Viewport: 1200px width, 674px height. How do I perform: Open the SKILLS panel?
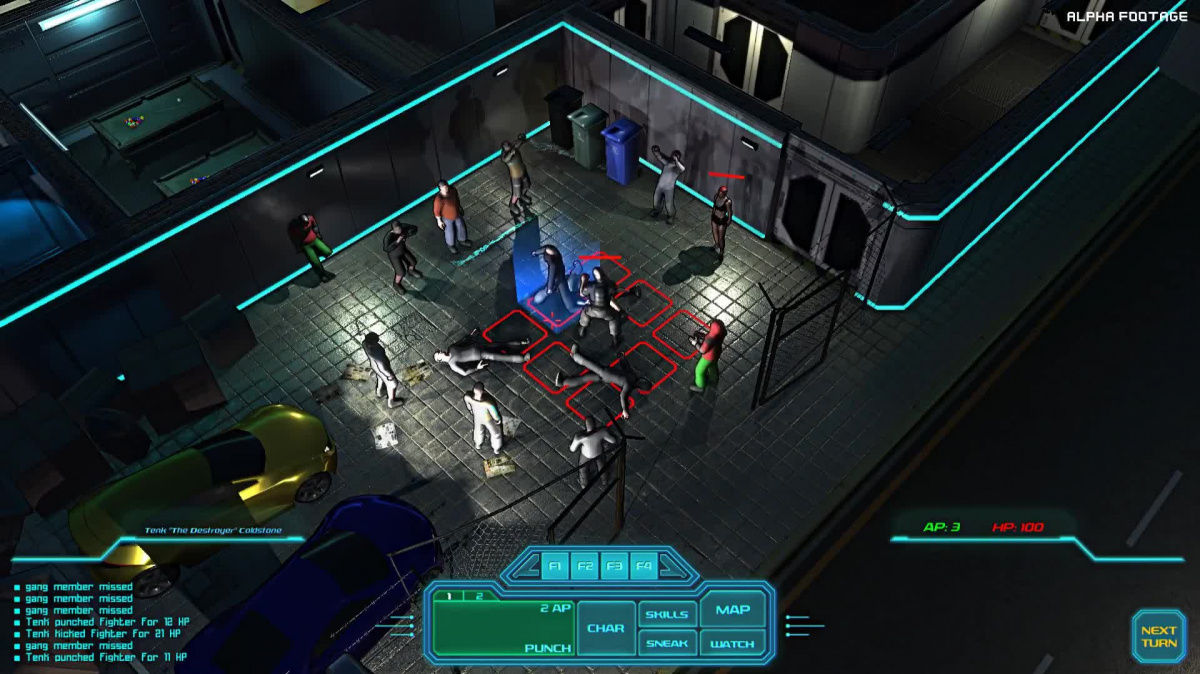[x=666, y=614]
